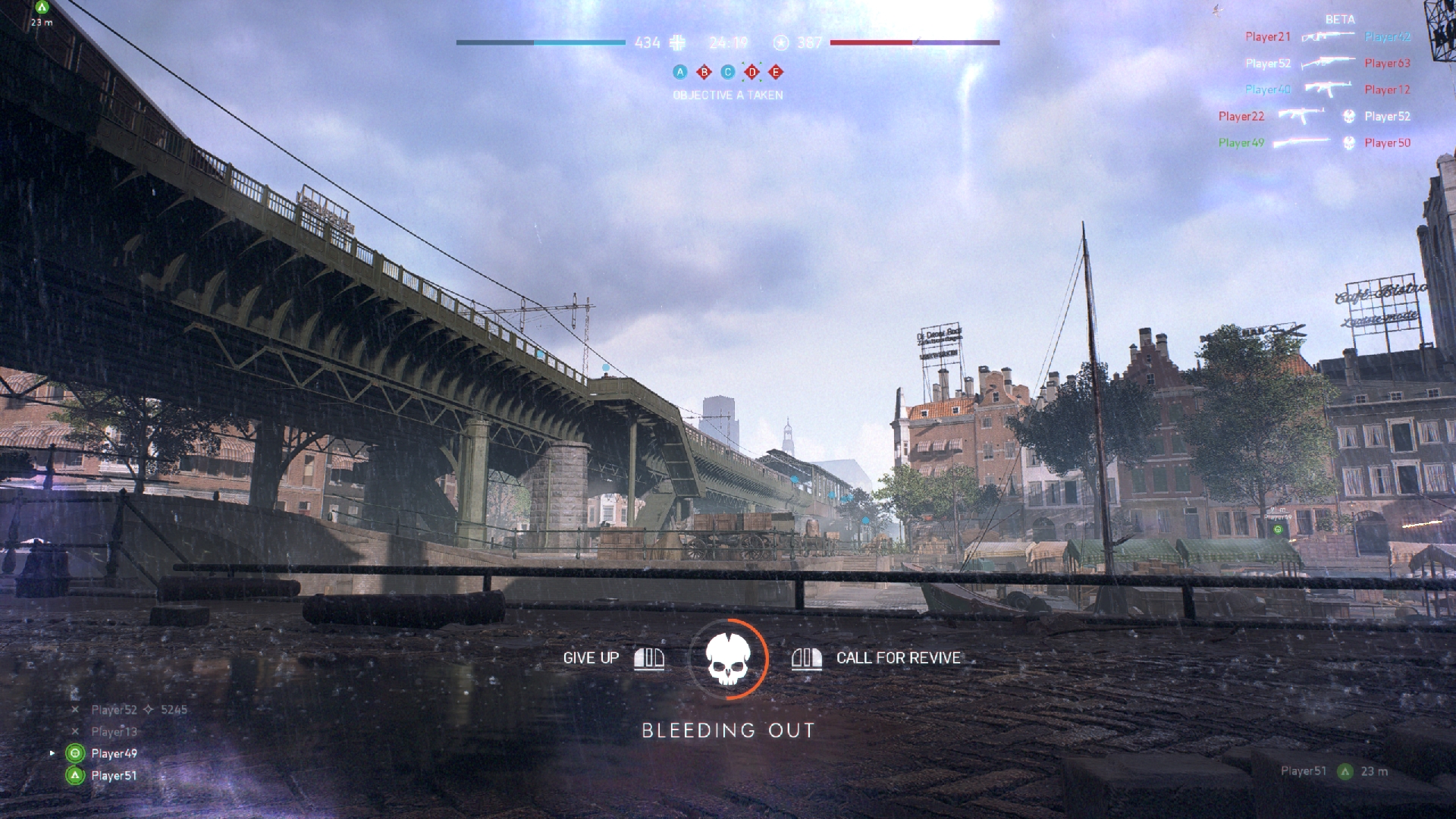Select squad member Player49 in squad list
Screen dimensions: 1456x819
[x=114, y=753]
